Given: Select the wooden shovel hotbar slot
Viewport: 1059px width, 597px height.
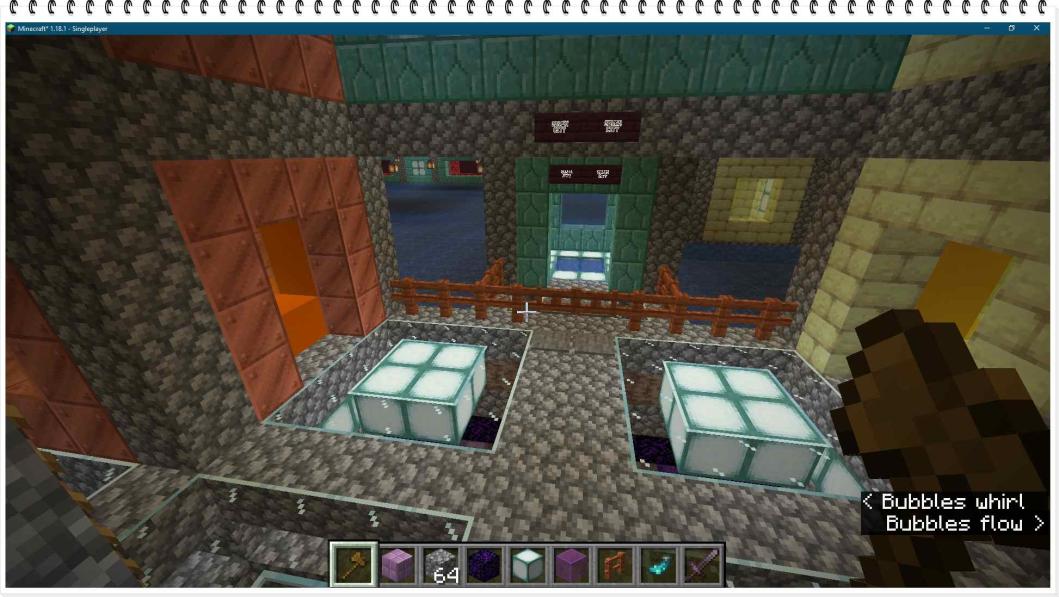Looking at the screenshot, I should (354, 565).
